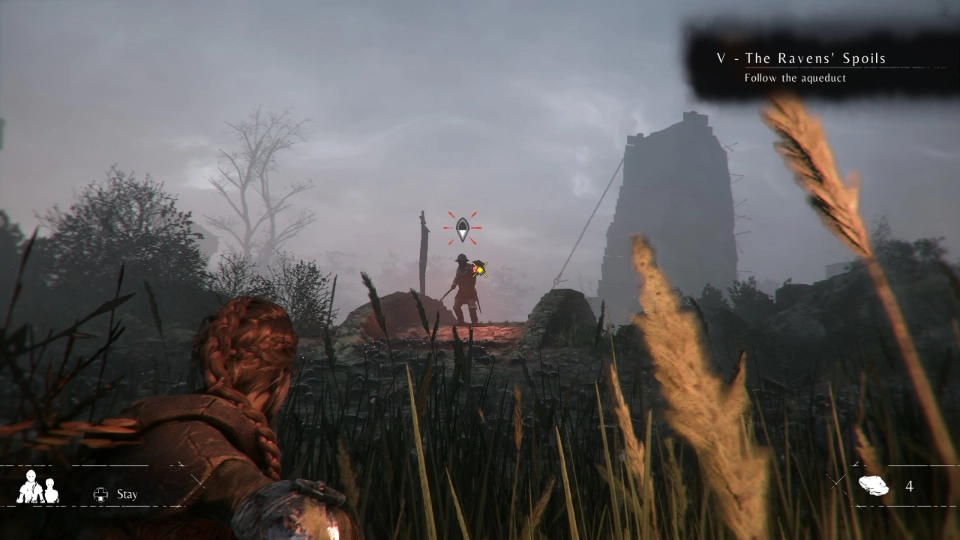Click the red target marker above the guard
This screenshot has height=540, width=960.
pyautogui.click(x=462, y=230)
